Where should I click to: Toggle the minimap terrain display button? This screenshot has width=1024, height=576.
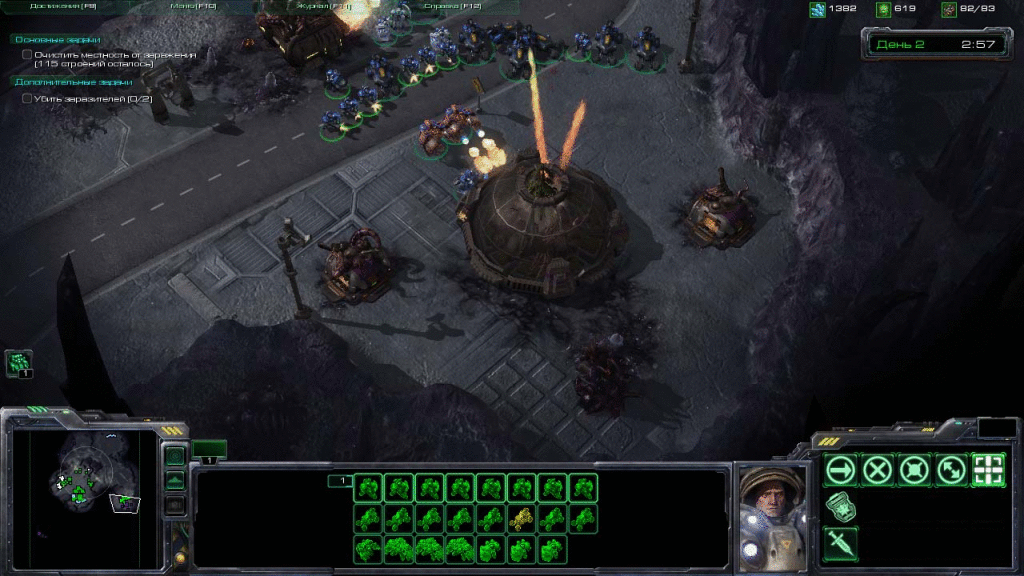[x=175, y=481]
